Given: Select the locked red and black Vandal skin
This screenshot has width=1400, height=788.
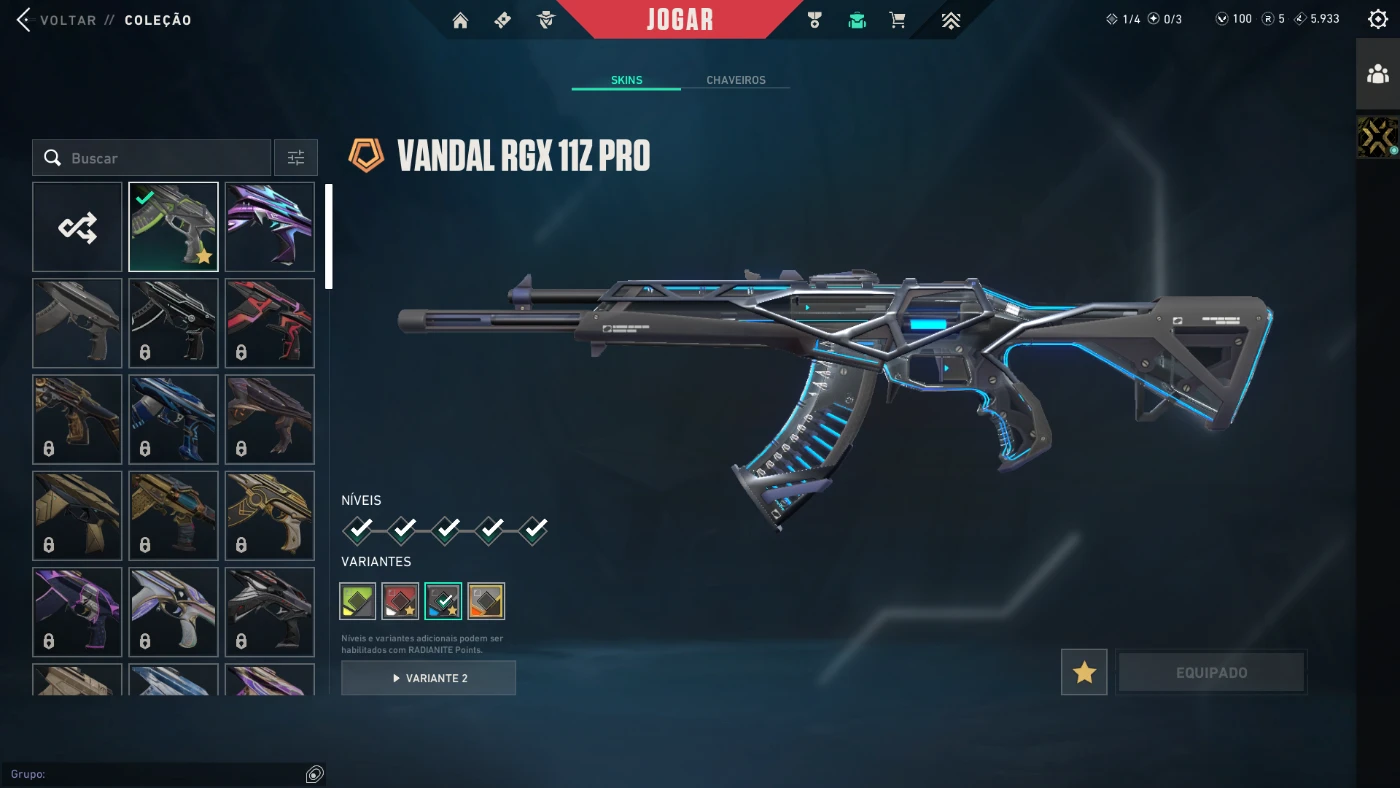Looking at the screenshot, I should tap(270, 323).
